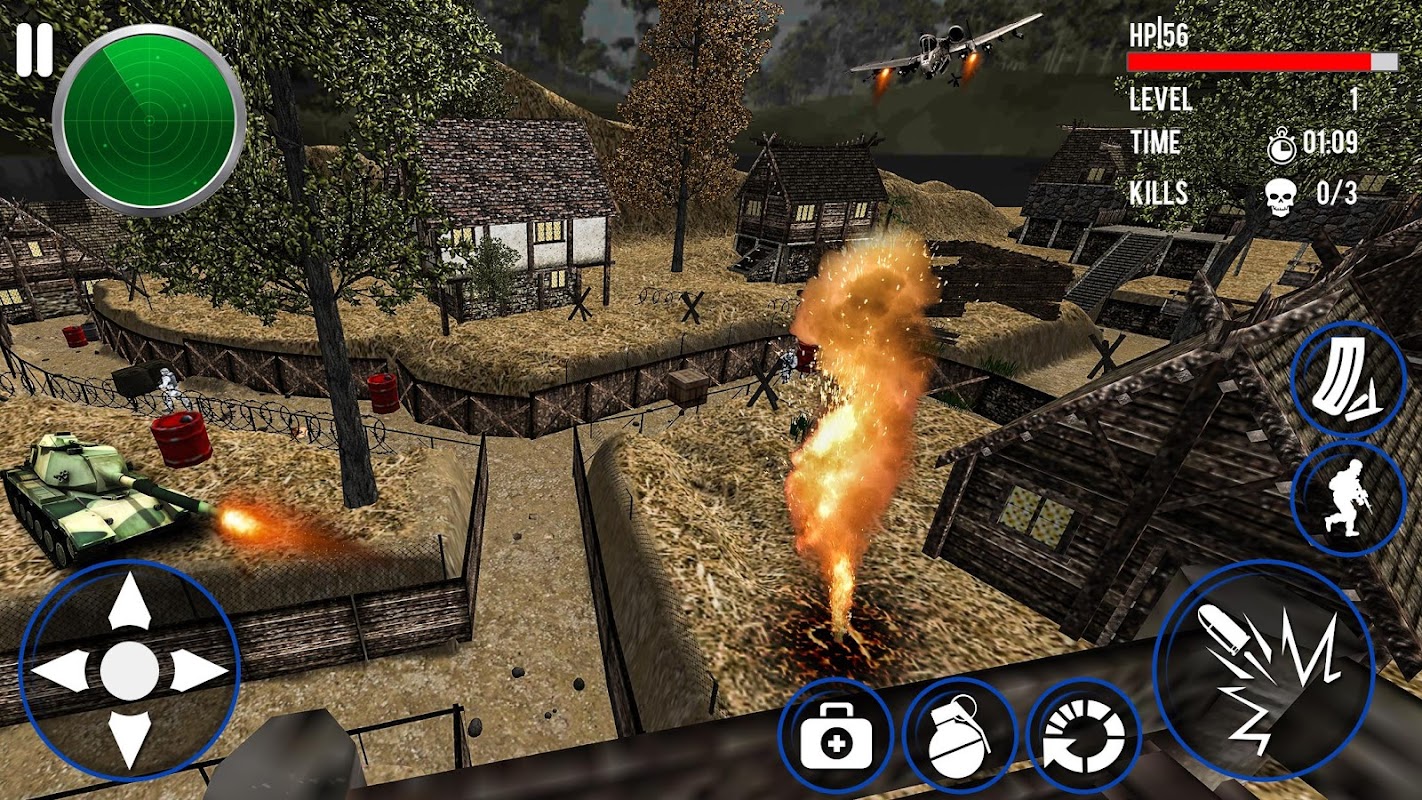
Task: Tap the running soldier button
Action: coord(1347,498)
